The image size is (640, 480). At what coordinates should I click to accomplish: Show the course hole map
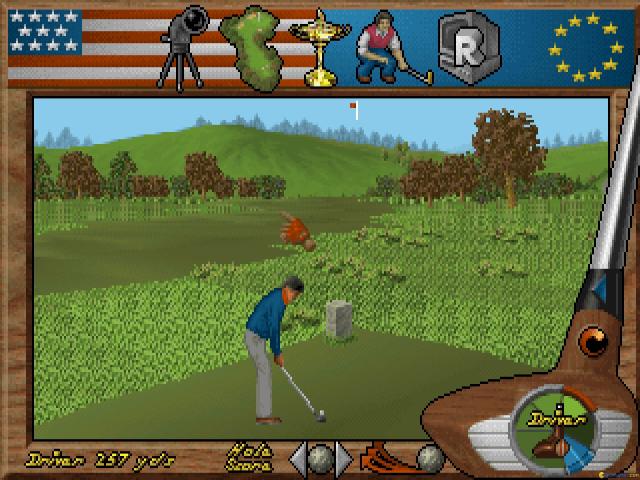click(x=257, y=43)
